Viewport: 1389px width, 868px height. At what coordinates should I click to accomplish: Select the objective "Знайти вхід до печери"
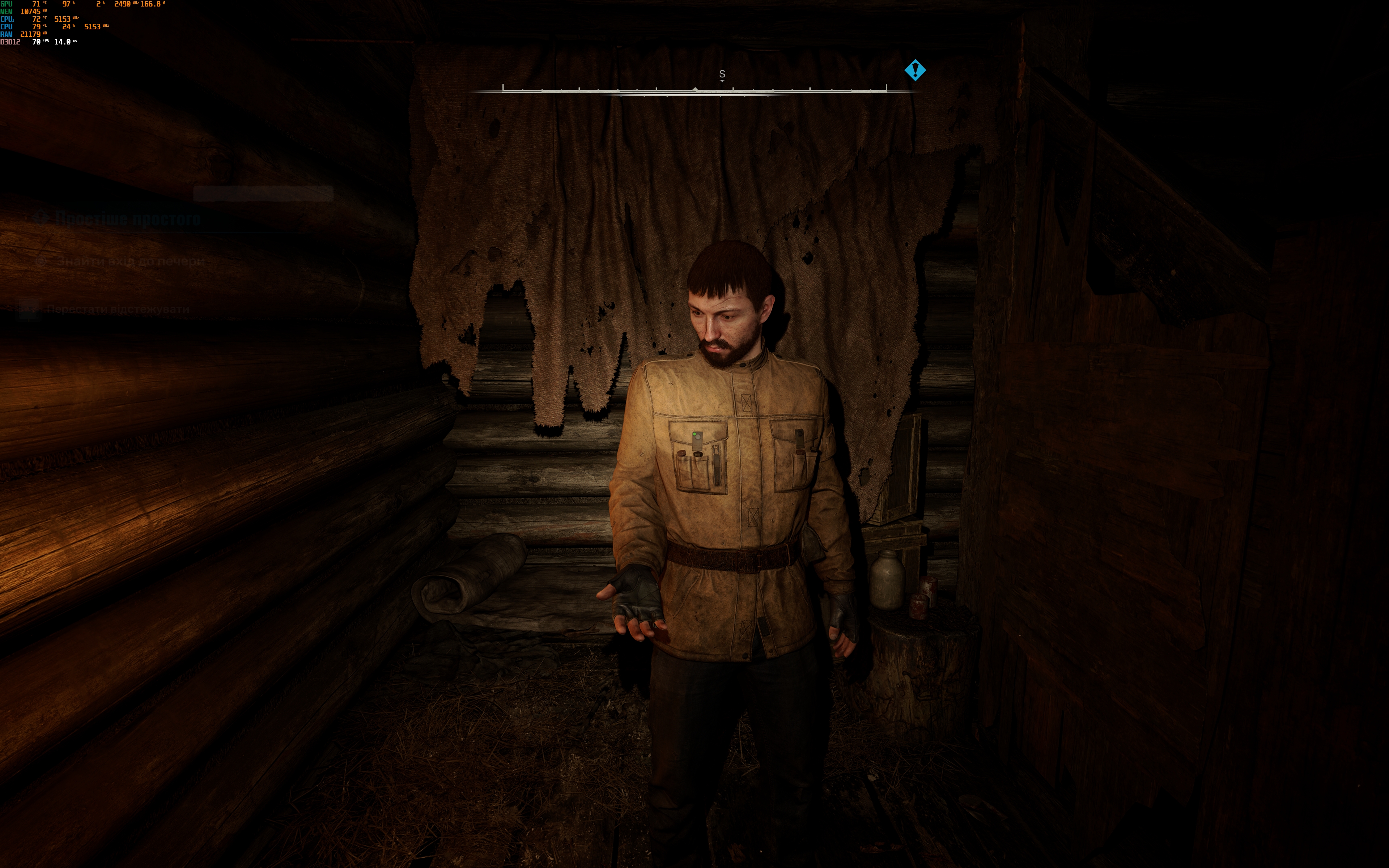pos(130,261)
